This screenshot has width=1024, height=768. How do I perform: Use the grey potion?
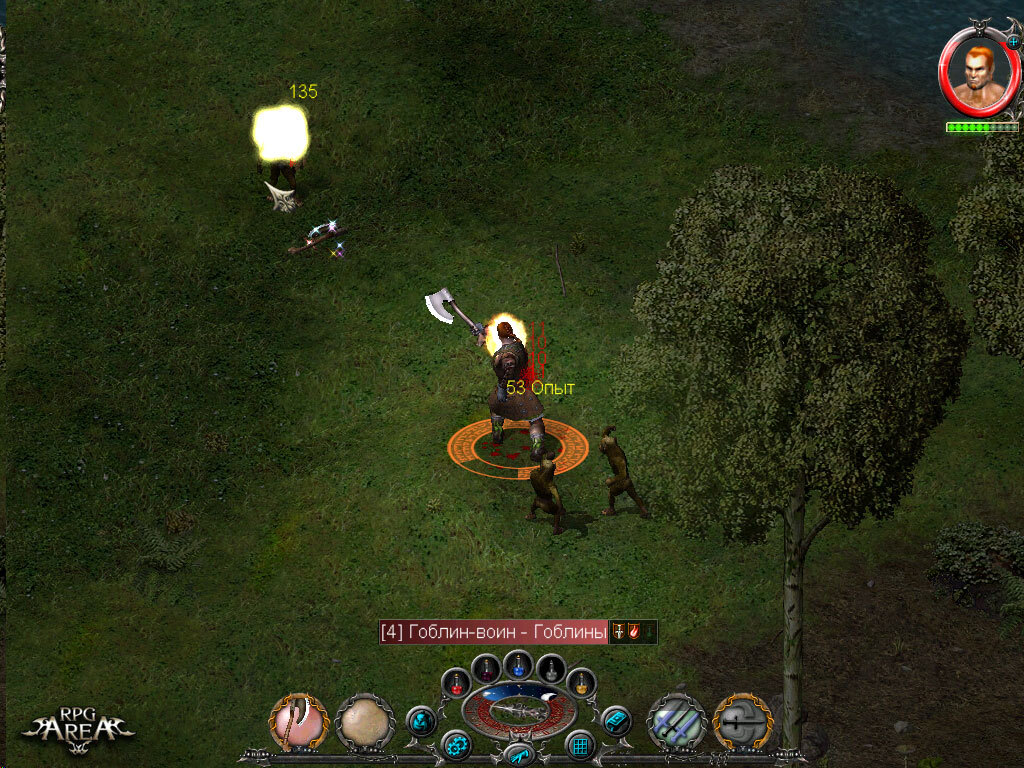551,668
